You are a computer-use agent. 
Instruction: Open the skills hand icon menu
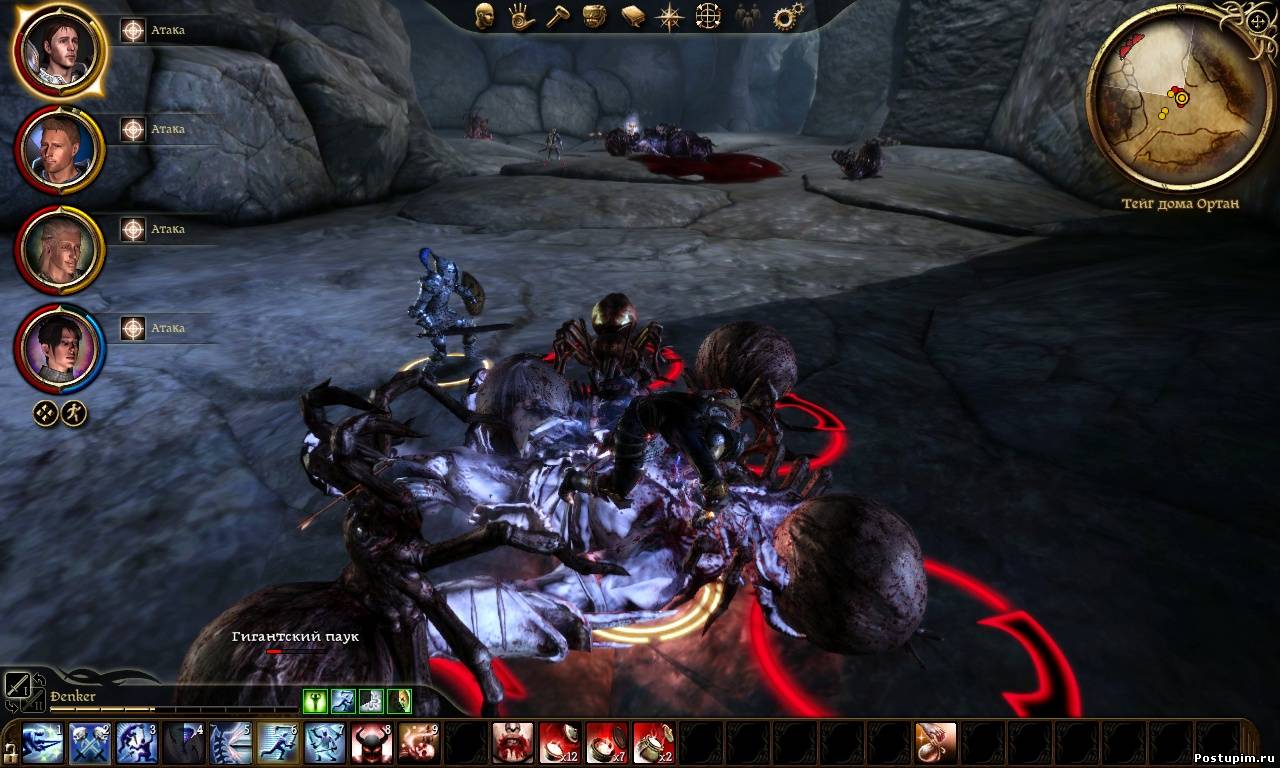[x=520, y=16]
